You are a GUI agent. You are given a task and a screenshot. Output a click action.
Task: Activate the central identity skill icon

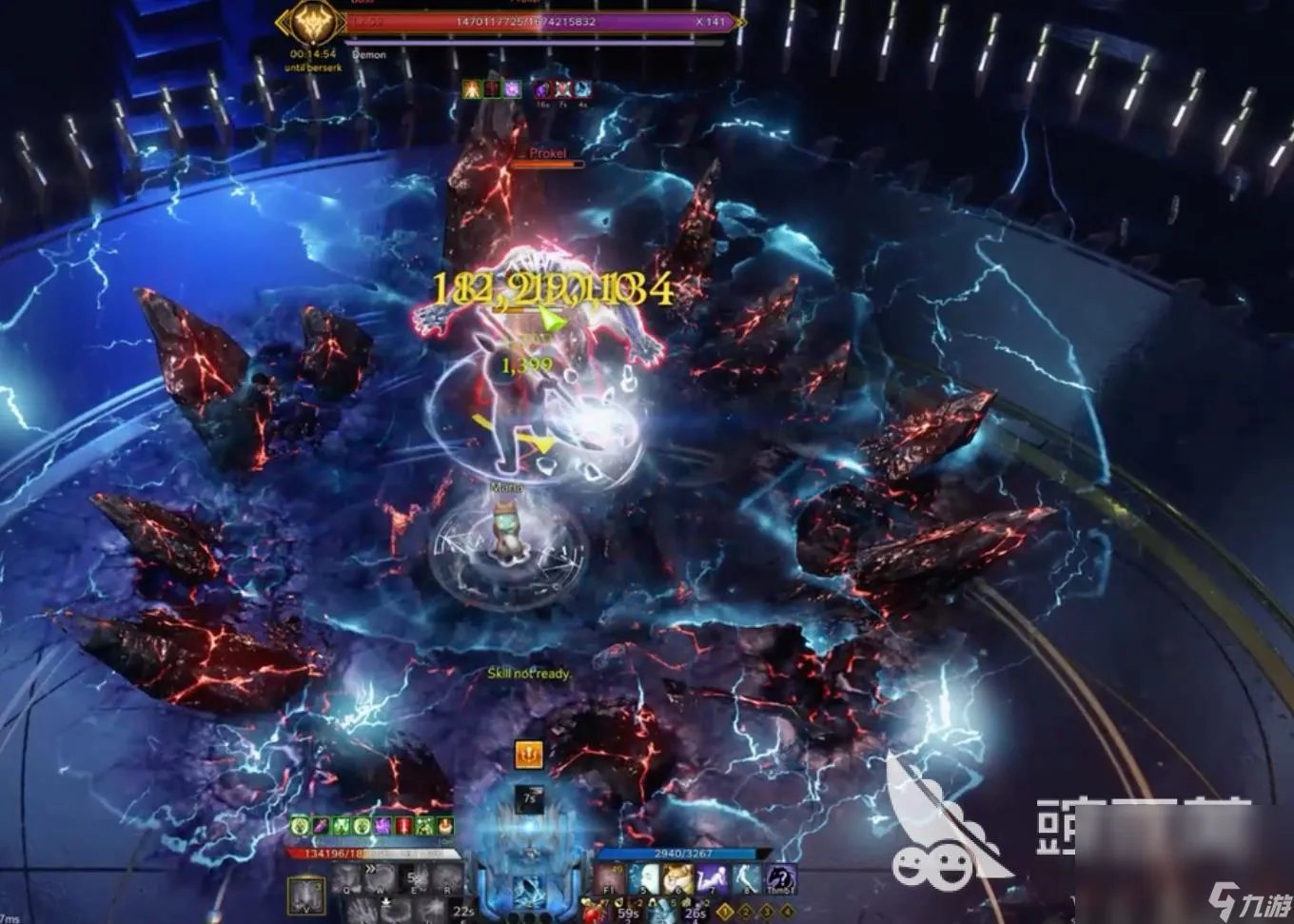point(529,892)
